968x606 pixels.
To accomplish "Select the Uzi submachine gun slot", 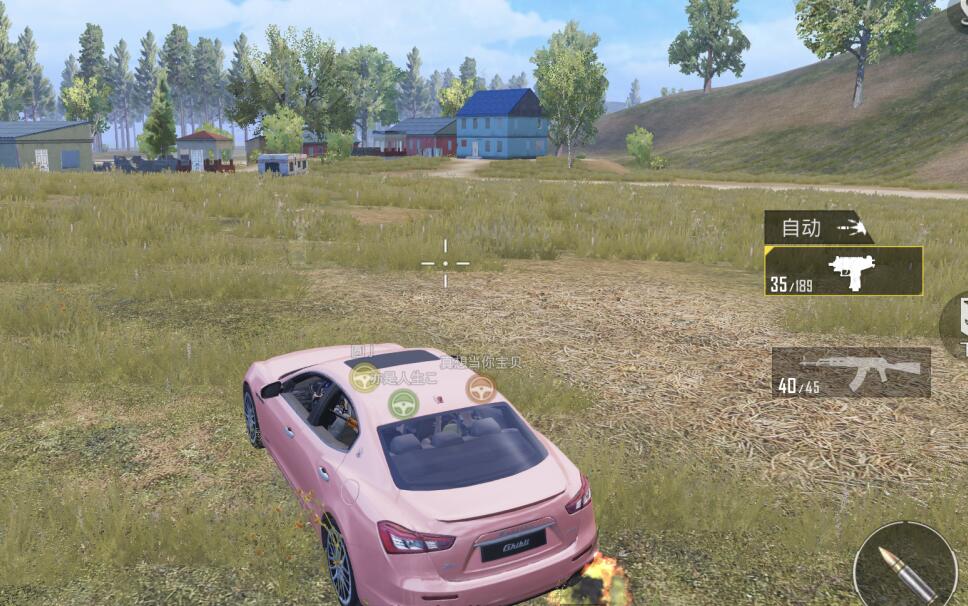I will (843, 271).
